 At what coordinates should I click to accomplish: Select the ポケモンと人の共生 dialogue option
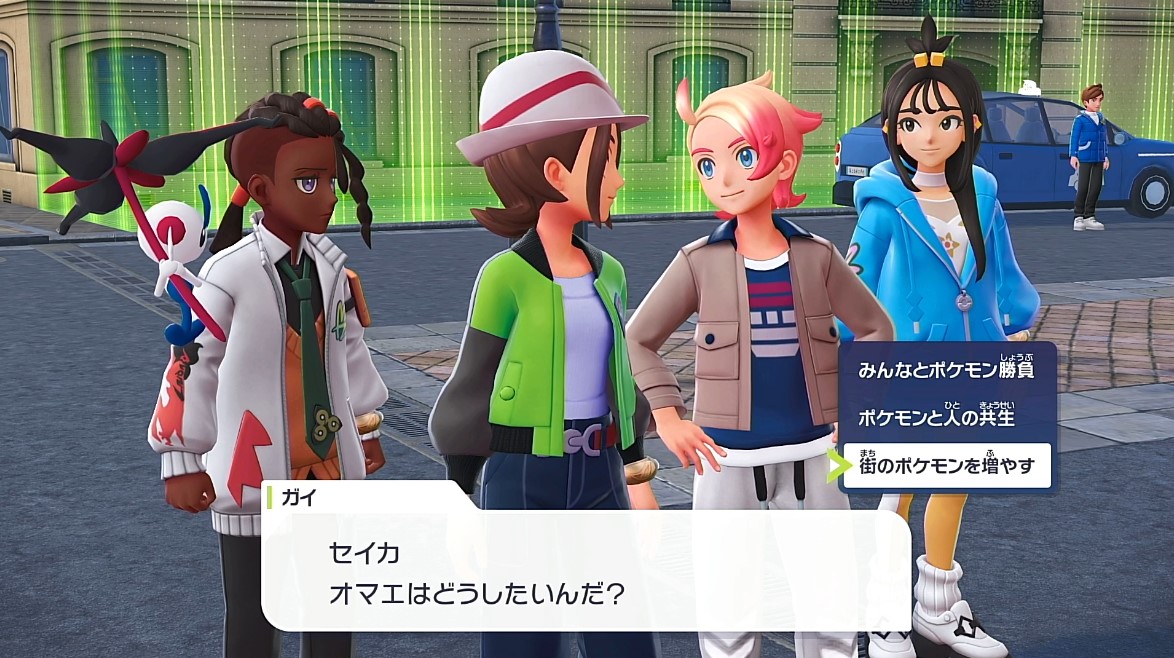point(936,418)
